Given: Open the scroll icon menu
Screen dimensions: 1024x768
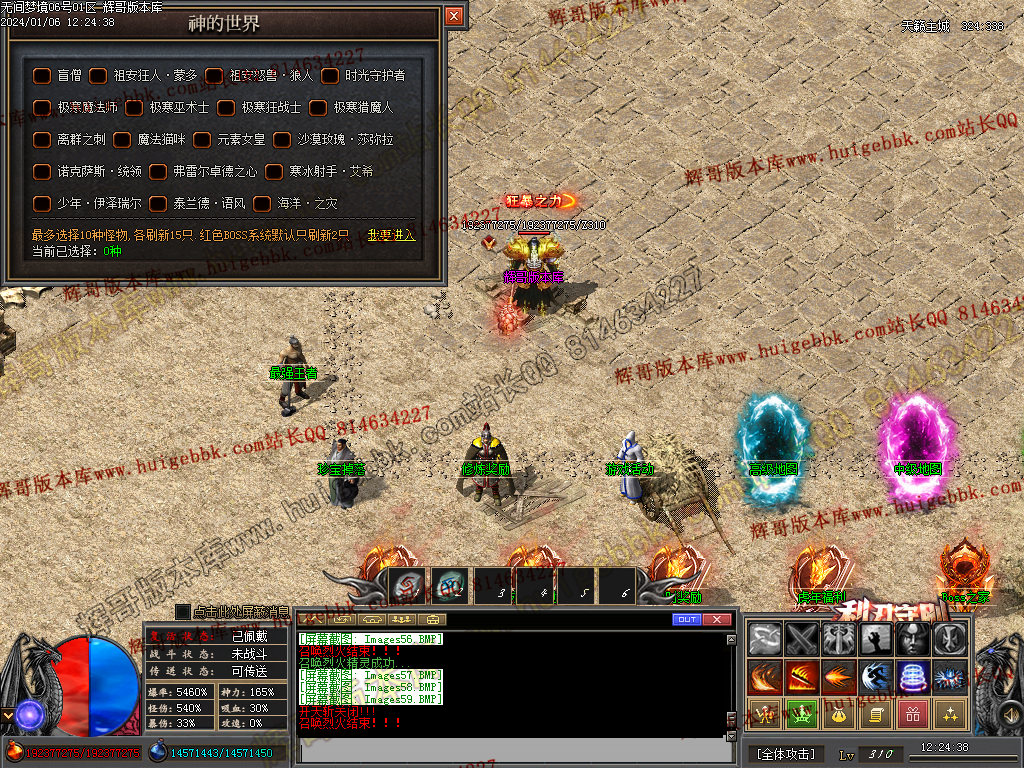Looking at the screenshot, I should point(876,714).
